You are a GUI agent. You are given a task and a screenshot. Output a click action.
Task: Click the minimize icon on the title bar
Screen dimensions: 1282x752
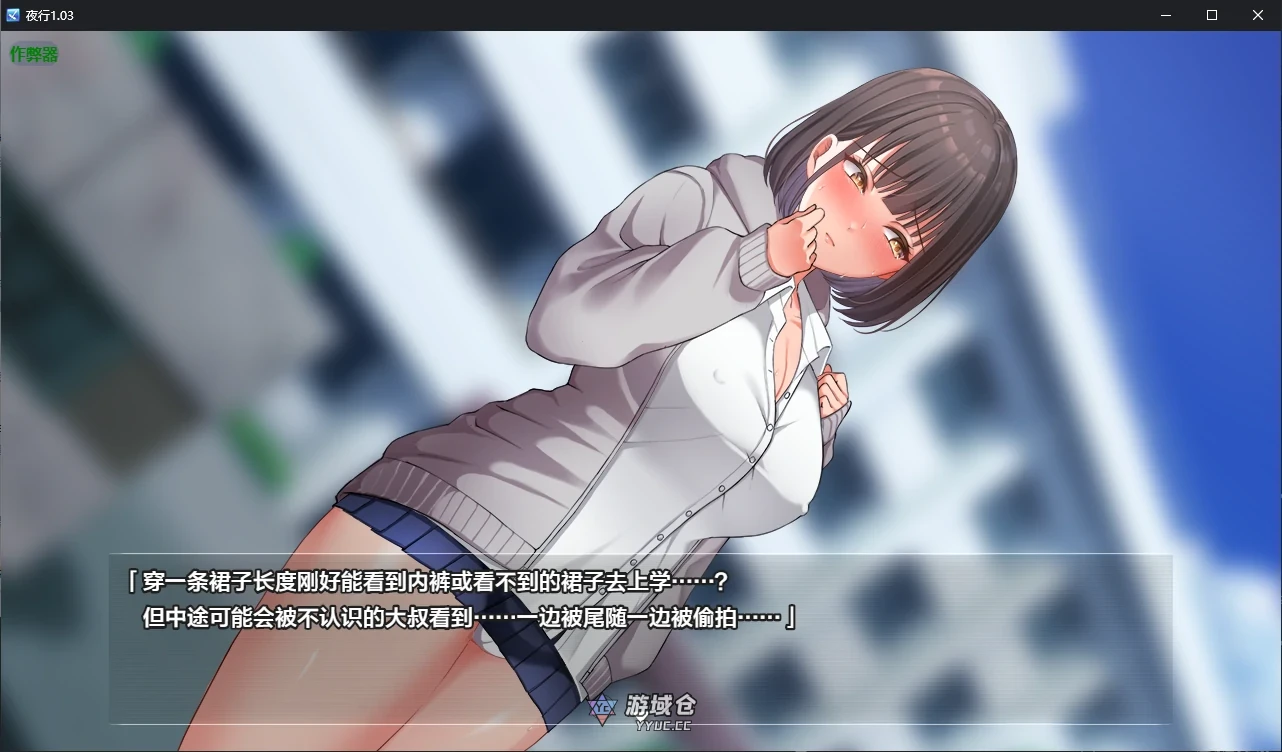(1165, 15)
